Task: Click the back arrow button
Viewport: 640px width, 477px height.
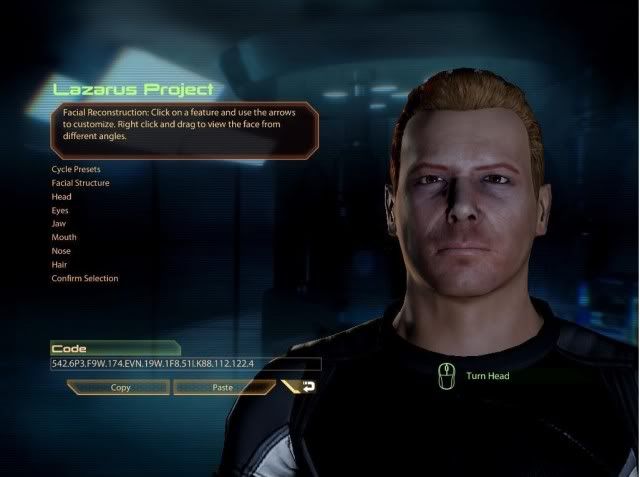Action: (301, 386)
